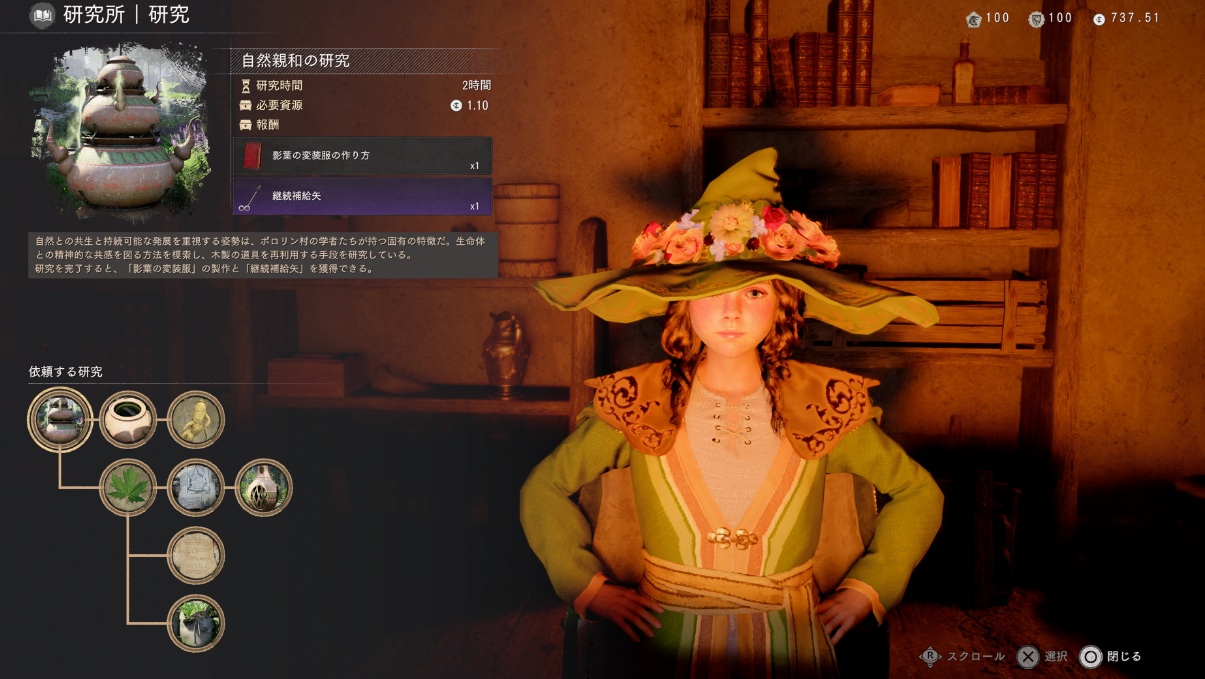
Task: Select the ginseng root research node
Action: 196,419
